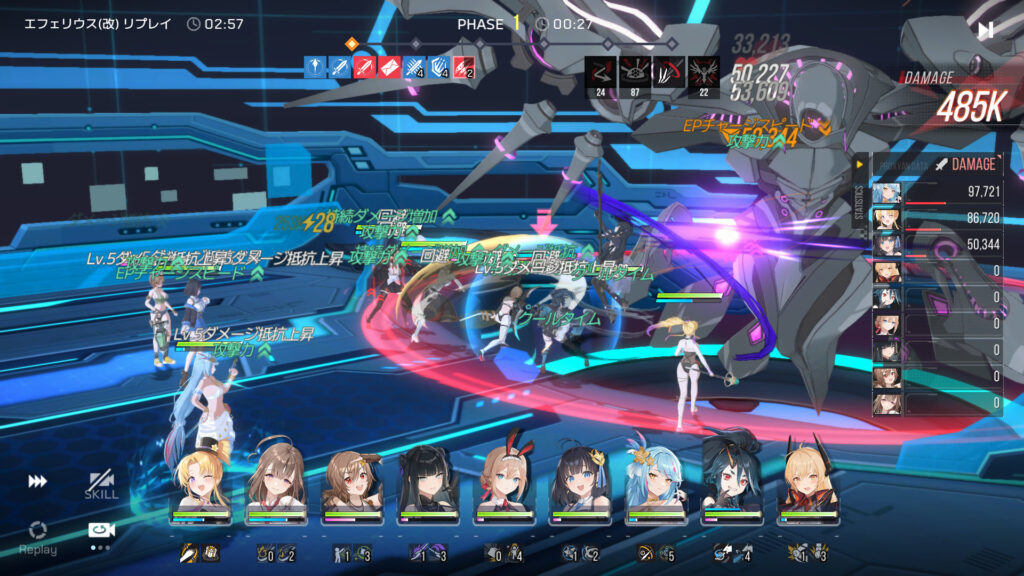Toggle fast-forward battle speed

point(37,481)
